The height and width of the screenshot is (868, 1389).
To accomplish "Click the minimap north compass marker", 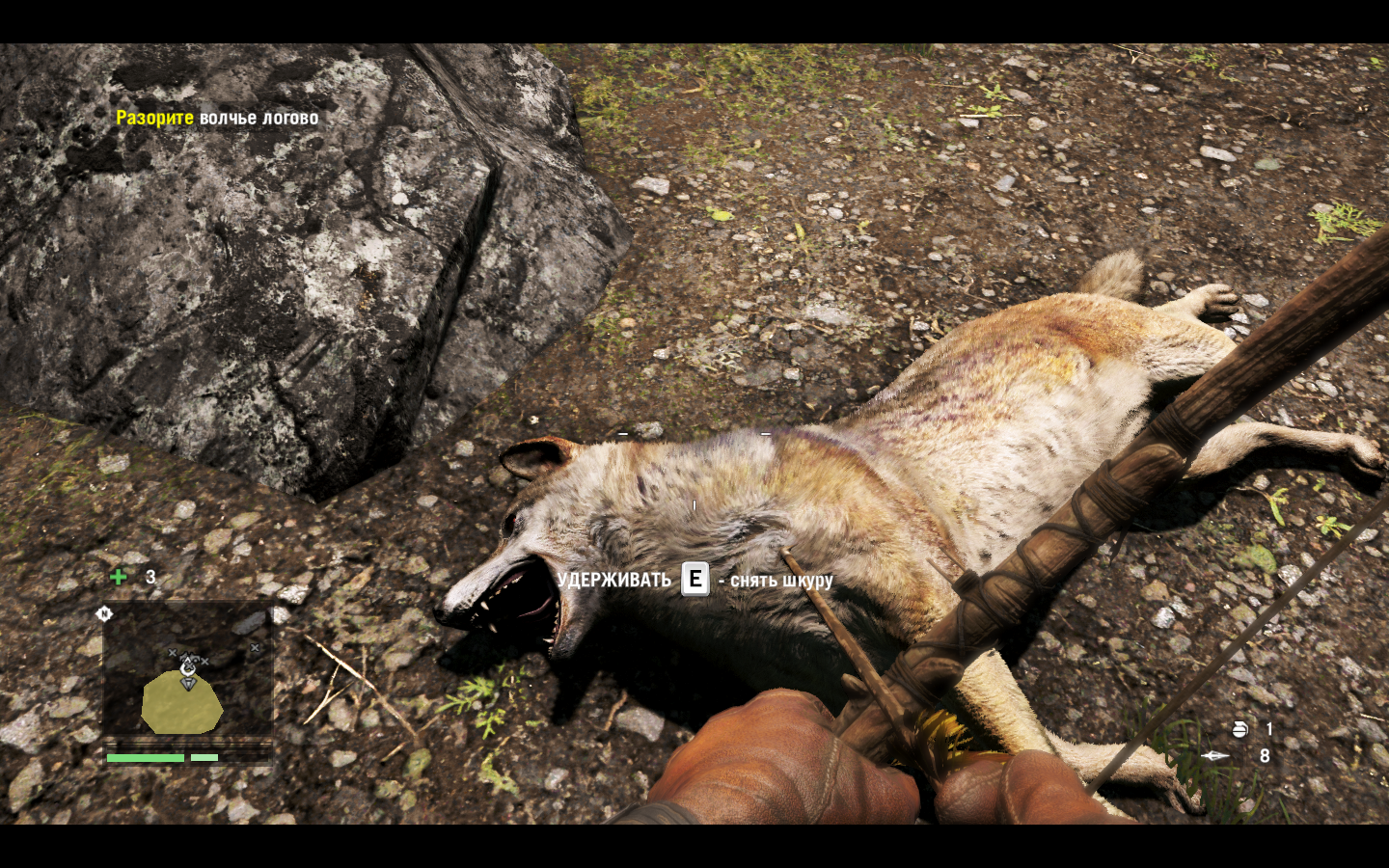I will tap(104, 613).
